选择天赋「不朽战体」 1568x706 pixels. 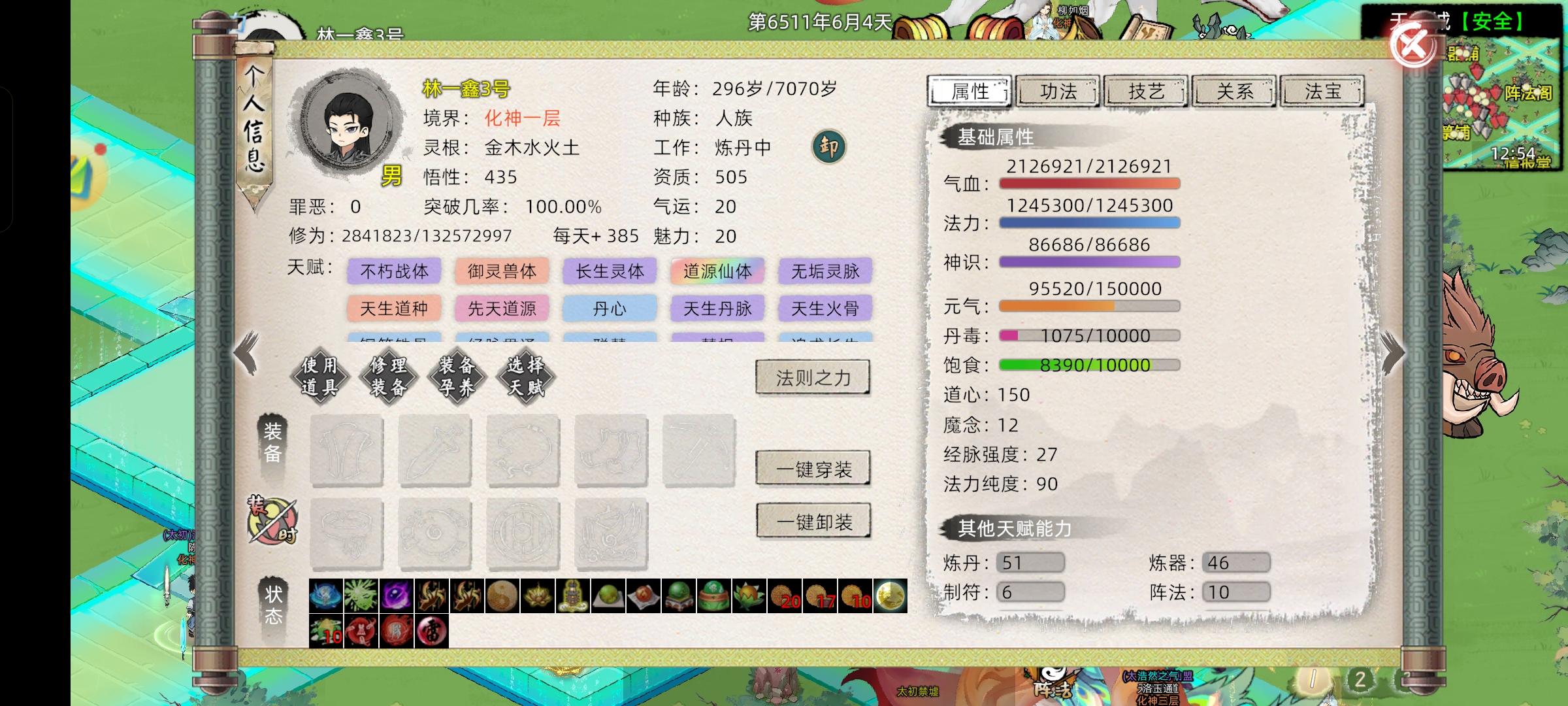pos(395,271)
